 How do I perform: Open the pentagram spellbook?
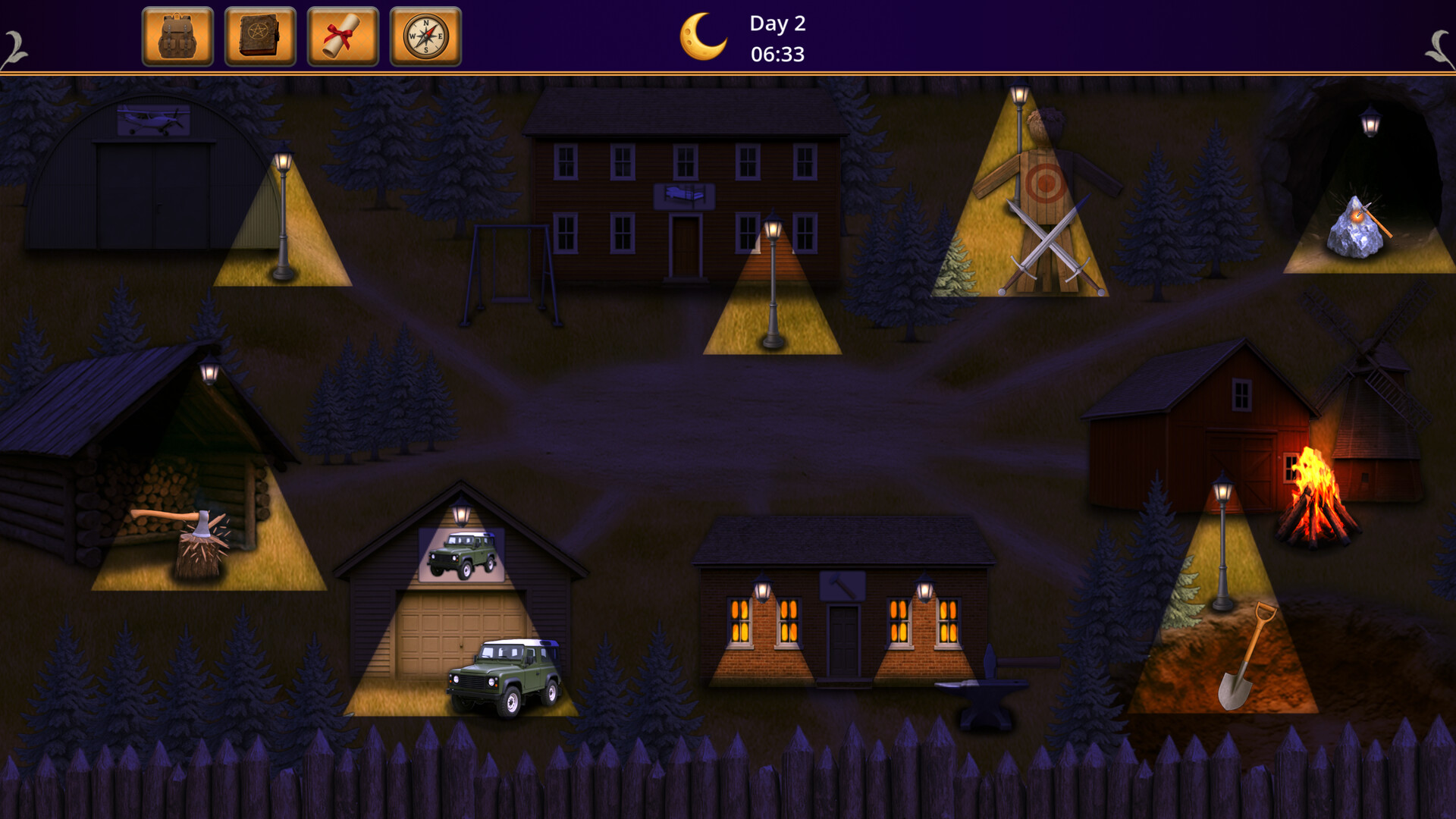(260, 35)
